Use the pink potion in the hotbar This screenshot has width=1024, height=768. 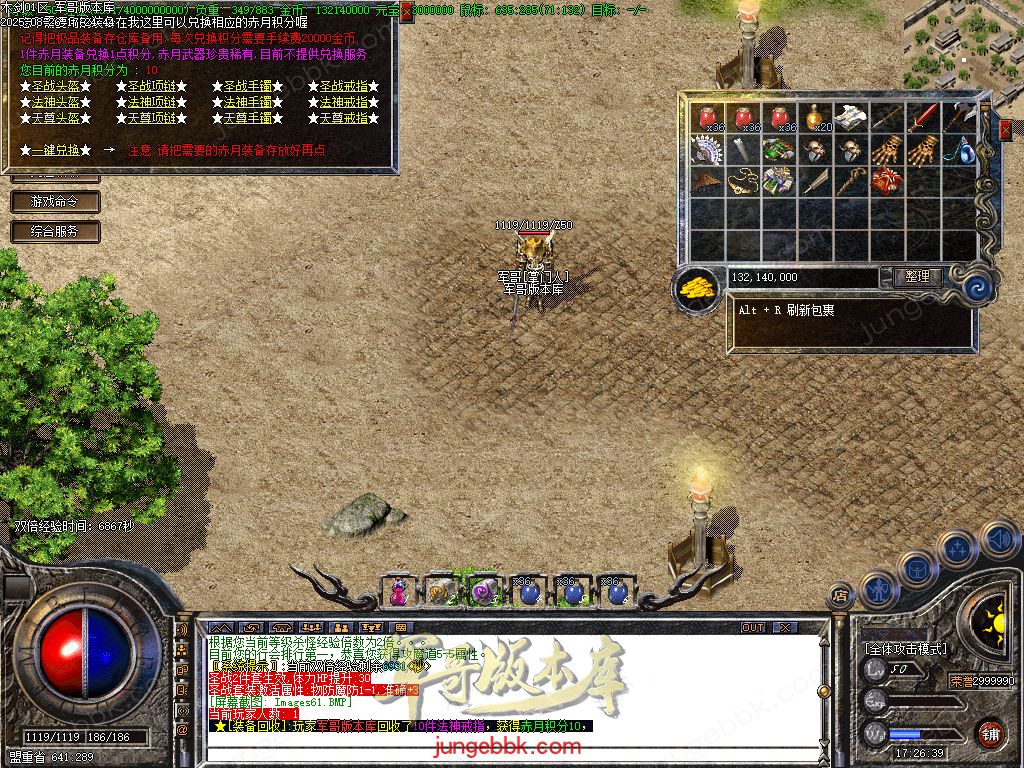tap(399, 593)
